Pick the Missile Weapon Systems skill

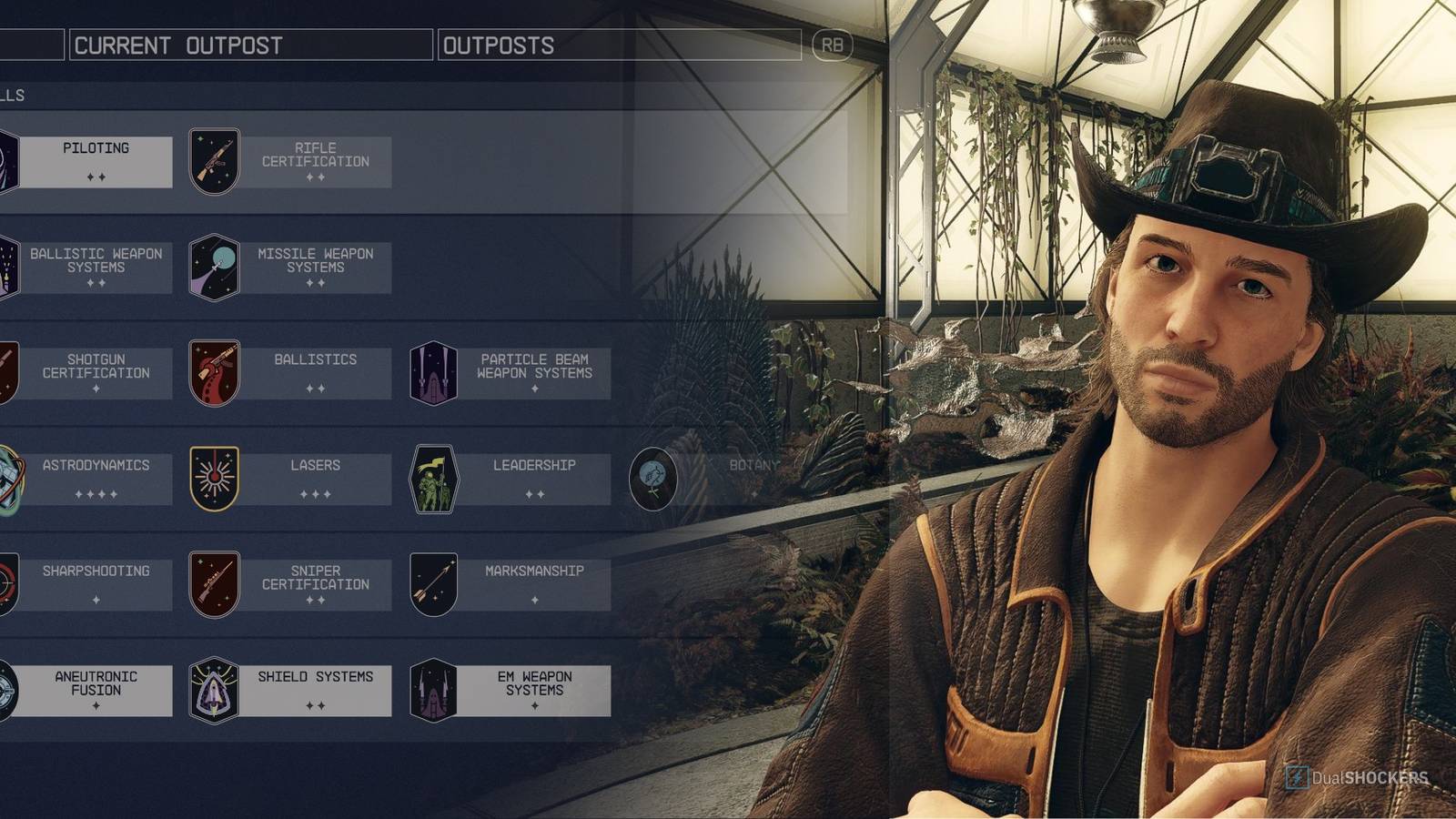[x=315, y=268]
